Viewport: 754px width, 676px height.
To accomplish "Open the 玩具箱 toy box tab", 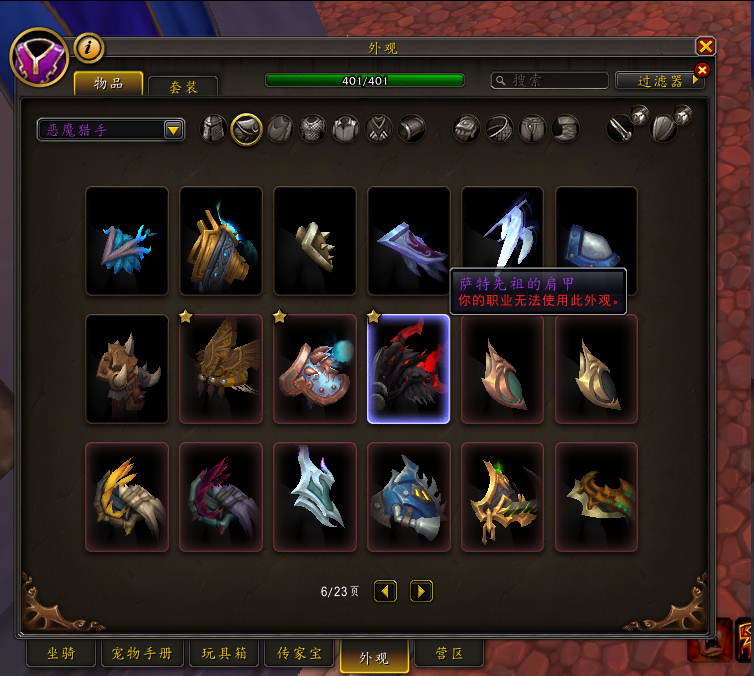I will click(x=222, y=654).
